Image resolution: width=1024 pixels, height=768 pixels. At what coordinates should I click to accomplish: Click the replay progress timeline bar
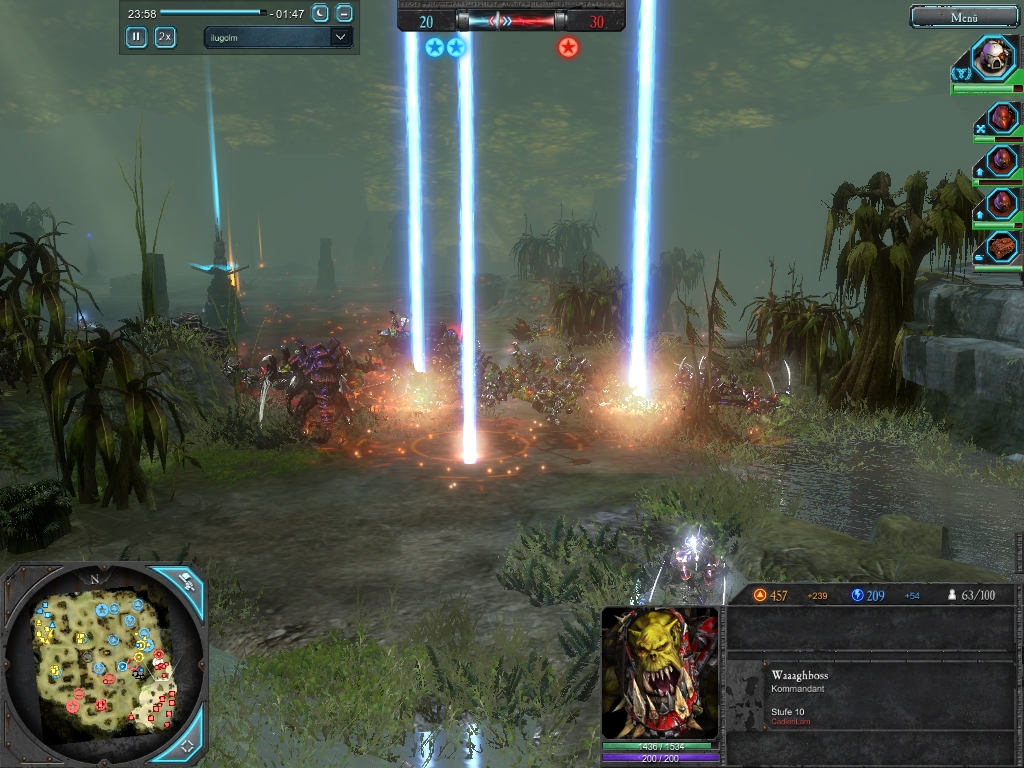coord(213,13)
